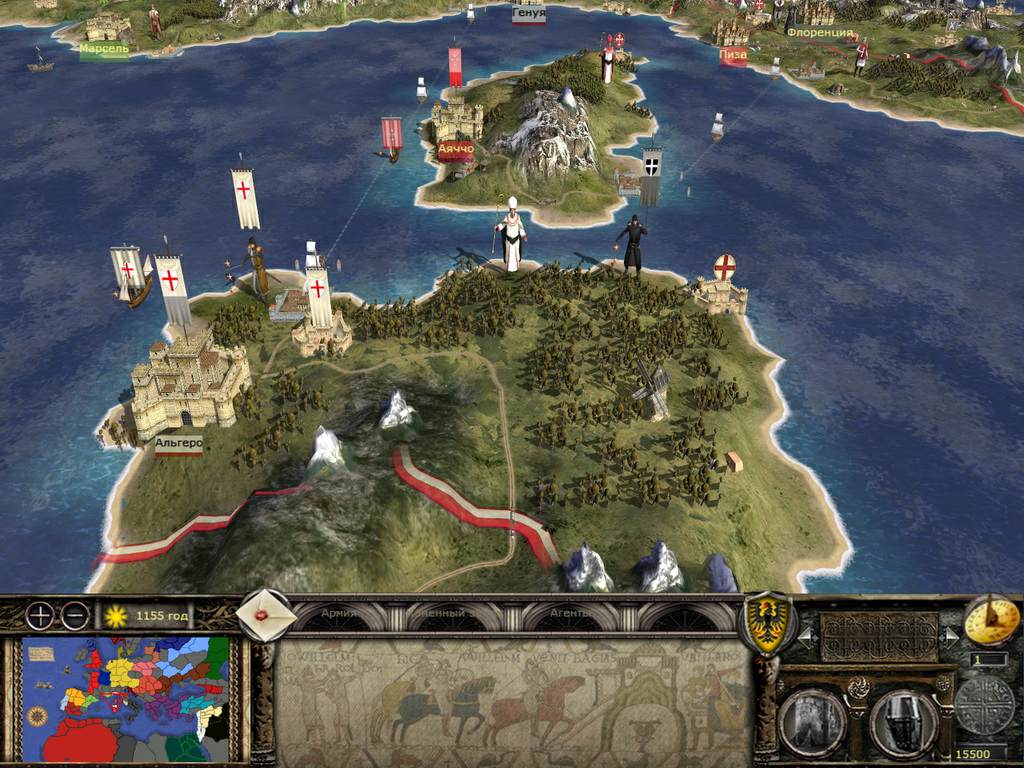Switch to the Армия tab

[x=338, y=613]
